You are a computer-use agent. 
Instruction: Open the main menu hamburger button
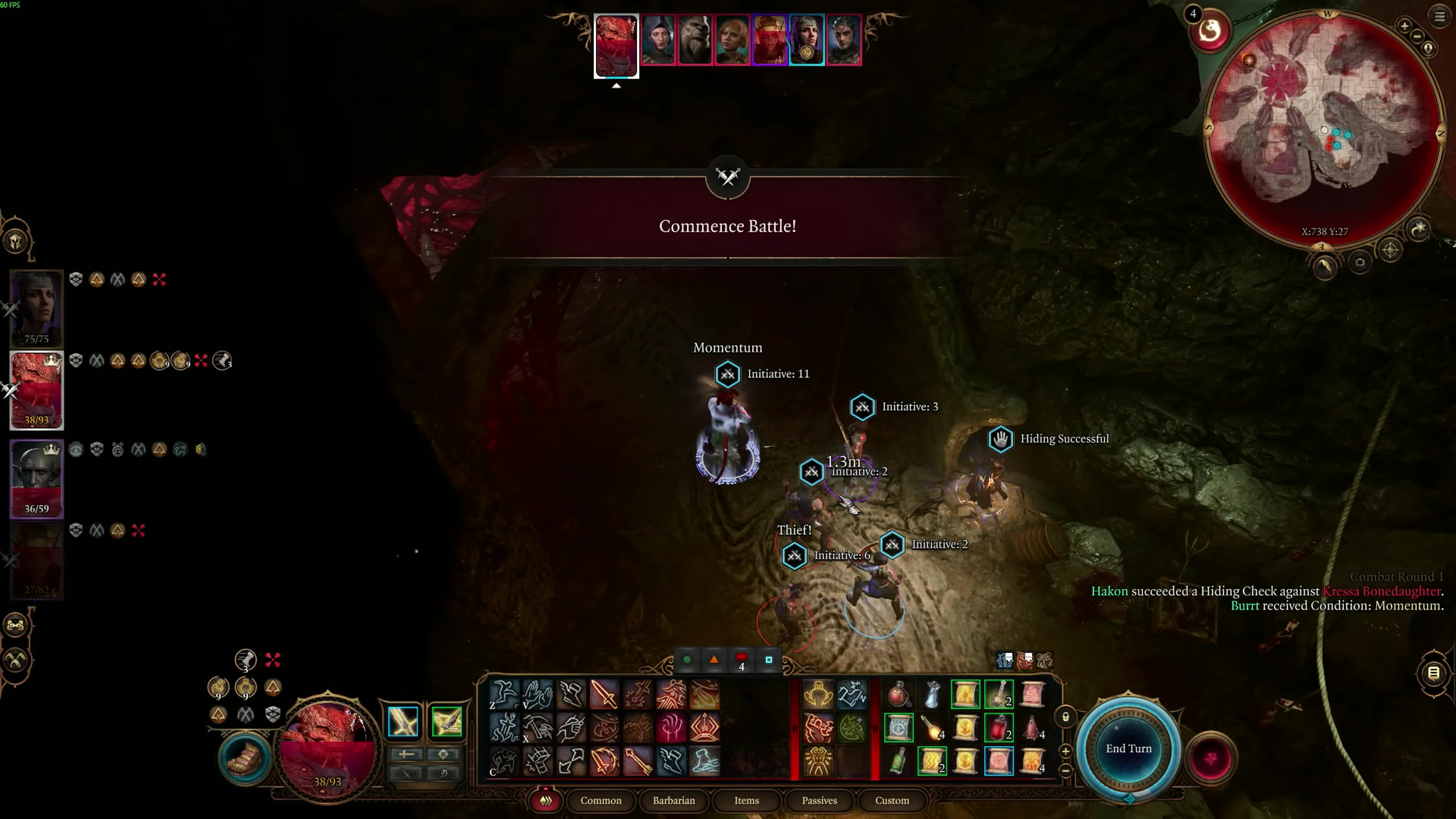click(1439, 16)
